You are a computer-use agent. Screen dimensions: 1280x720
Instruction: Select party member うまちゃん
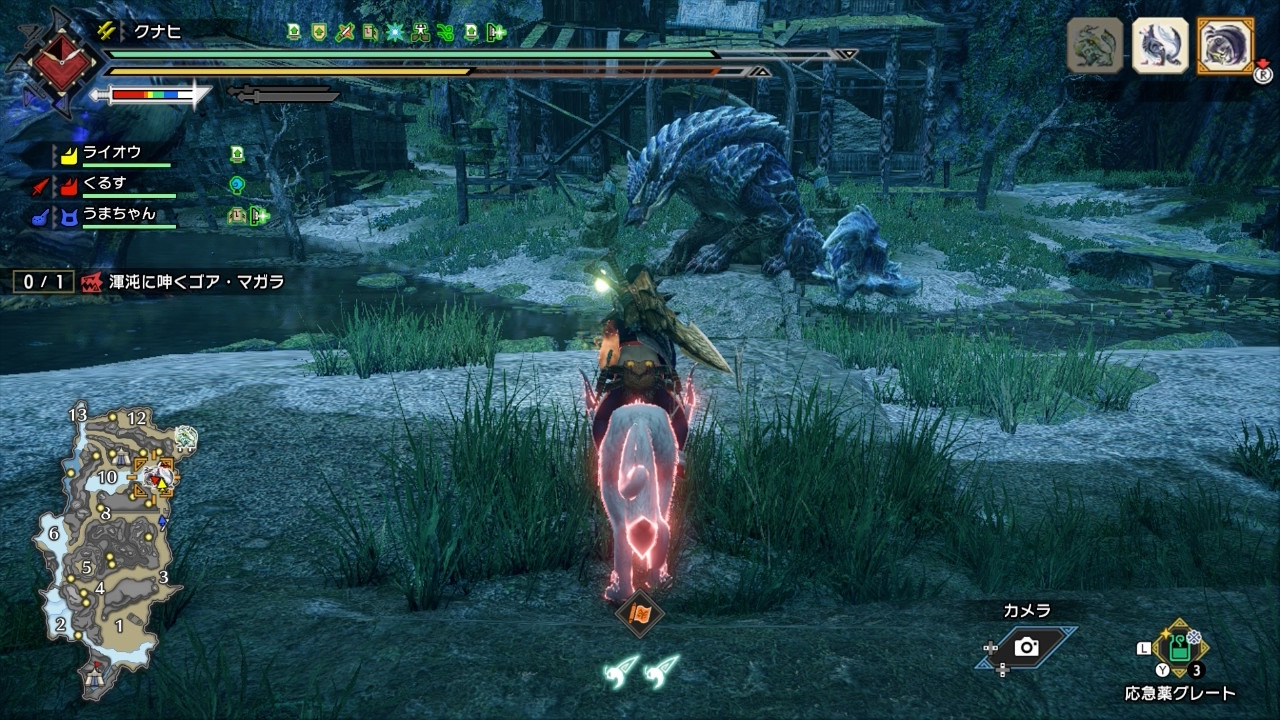[x=116, y=214]
